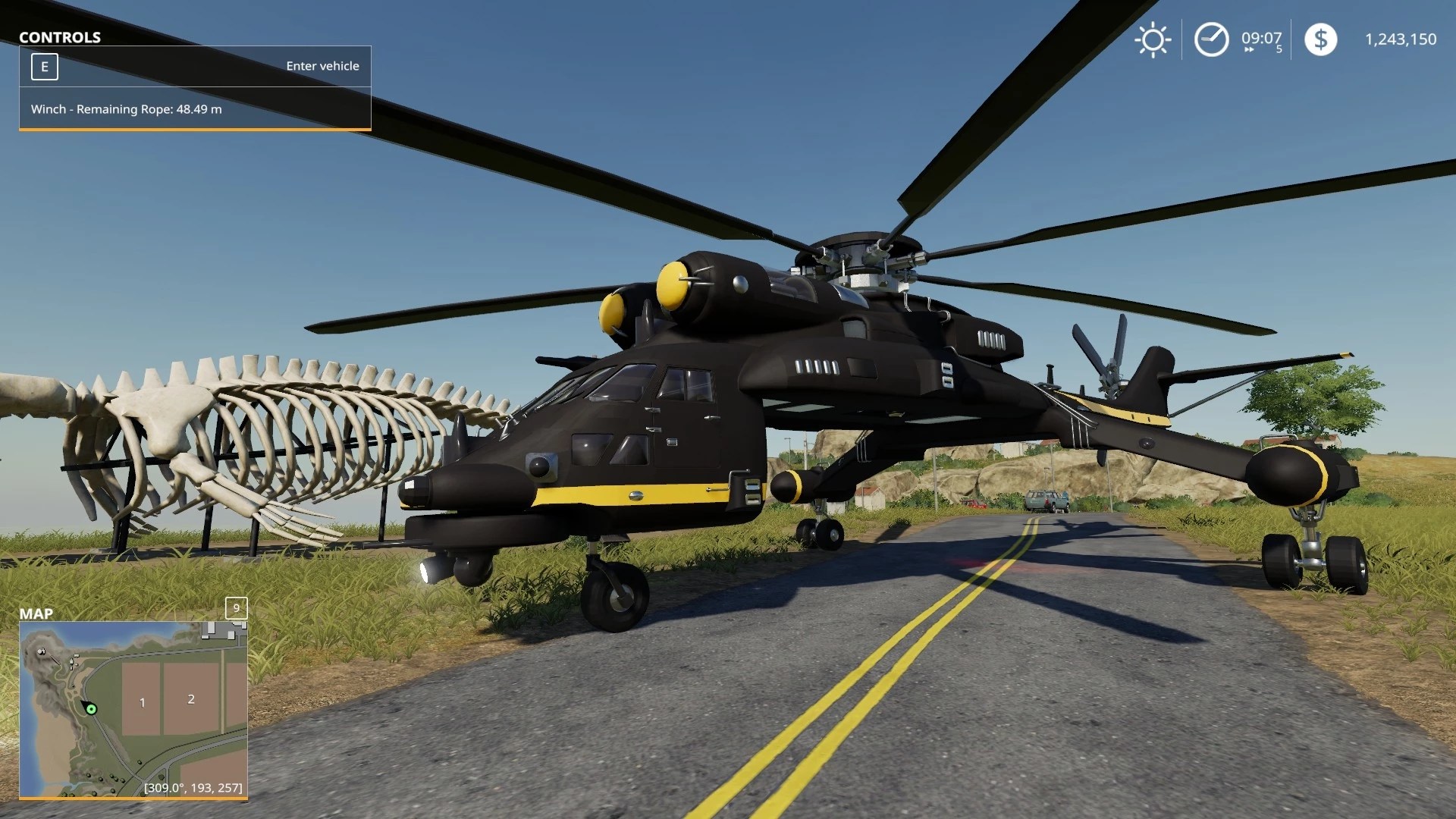Select the clock icon showing game time
The image size is (1456, 819).
[1211, 38]
